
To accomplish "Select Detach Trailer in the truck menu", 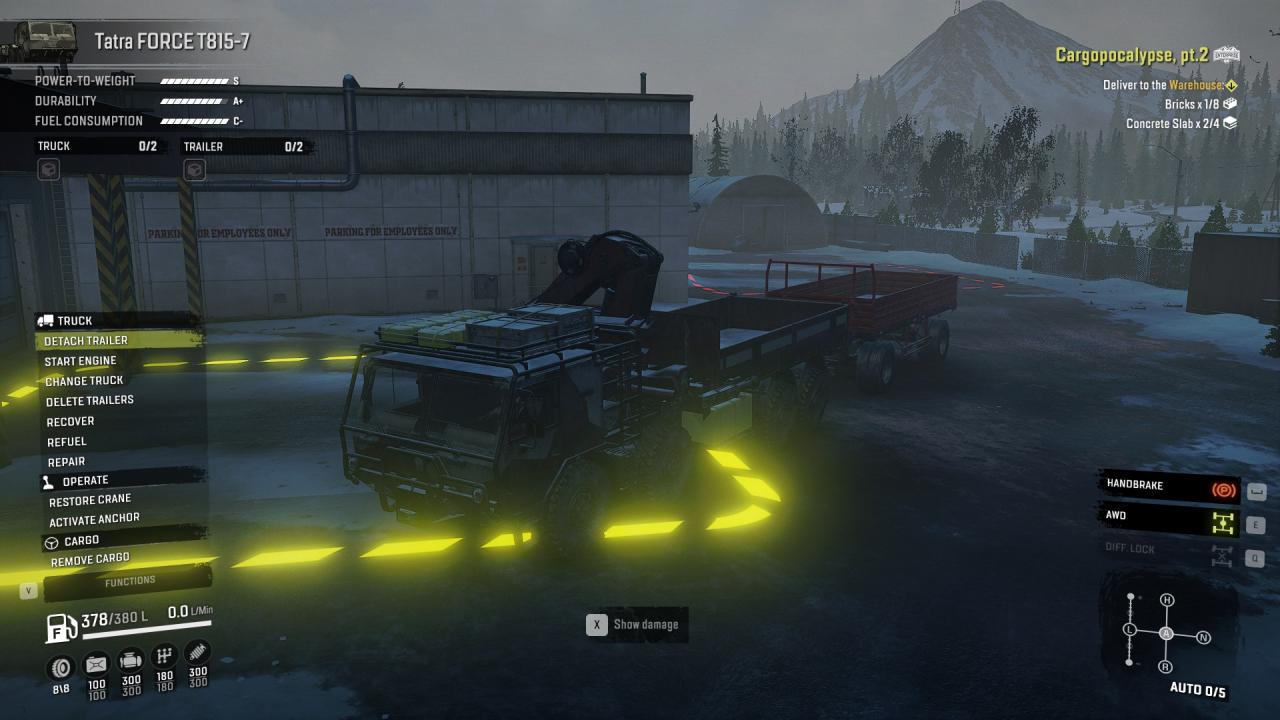I will pos(86,341).
